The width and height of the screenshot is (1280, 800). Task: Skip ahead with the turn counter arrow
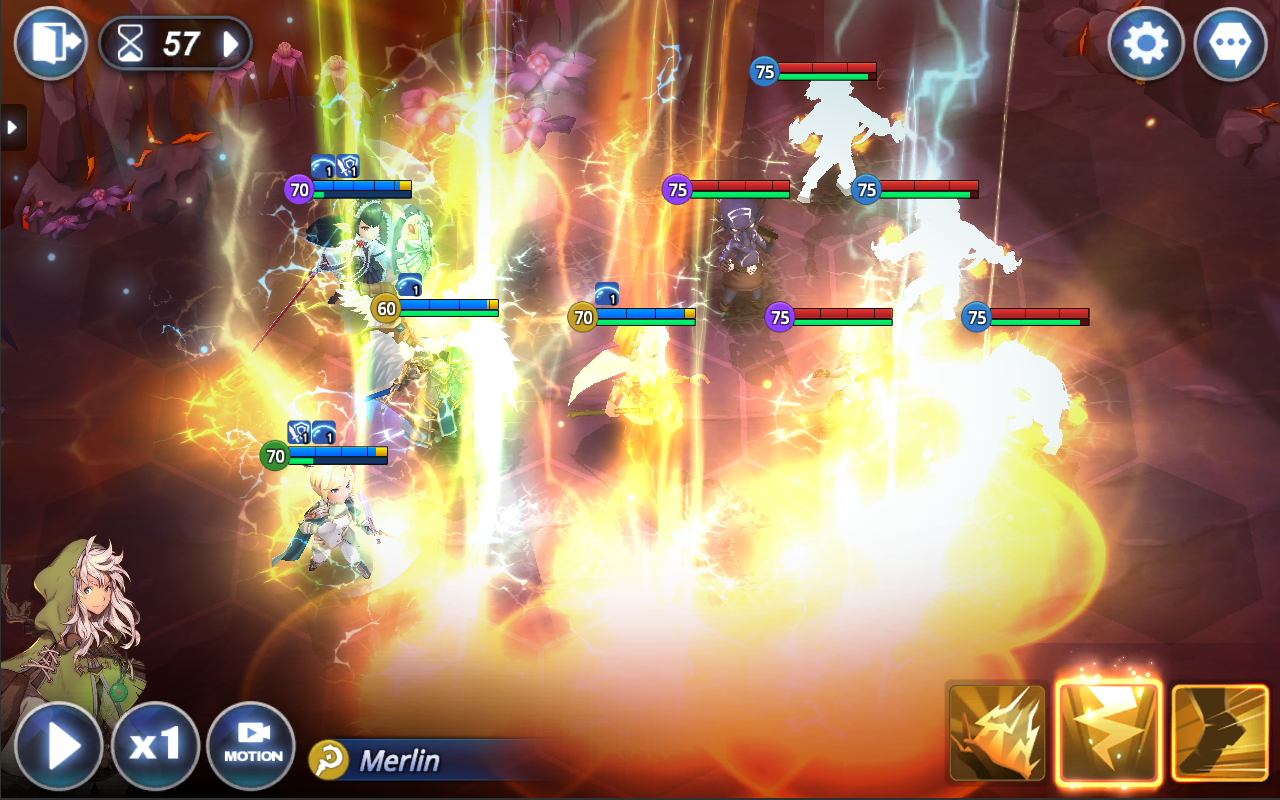(231, 44)
